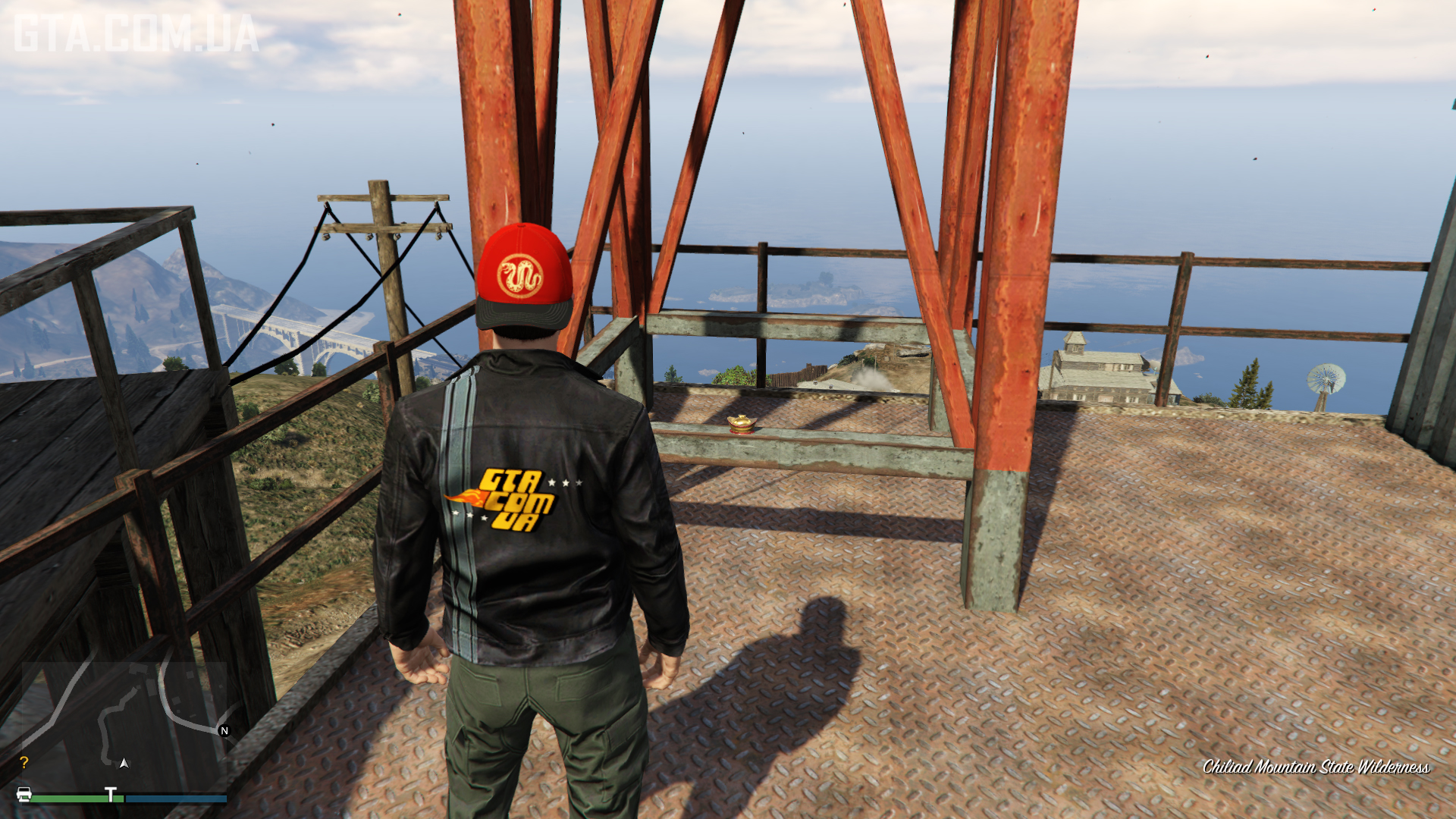The width and height of the screenshot is (1456, 819).
Task: Select the white car blip on minimap
Action: point(24,795)
